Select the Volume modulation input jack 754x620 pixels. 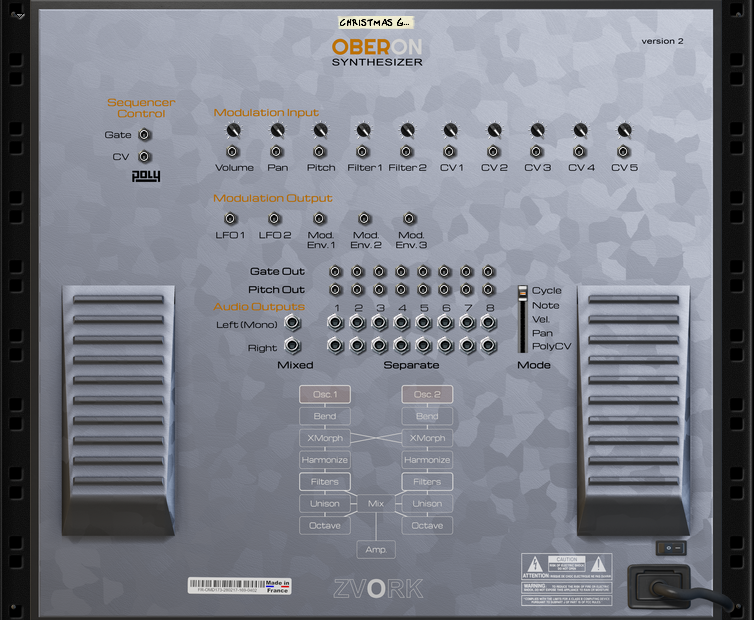[x=232, y=151]
